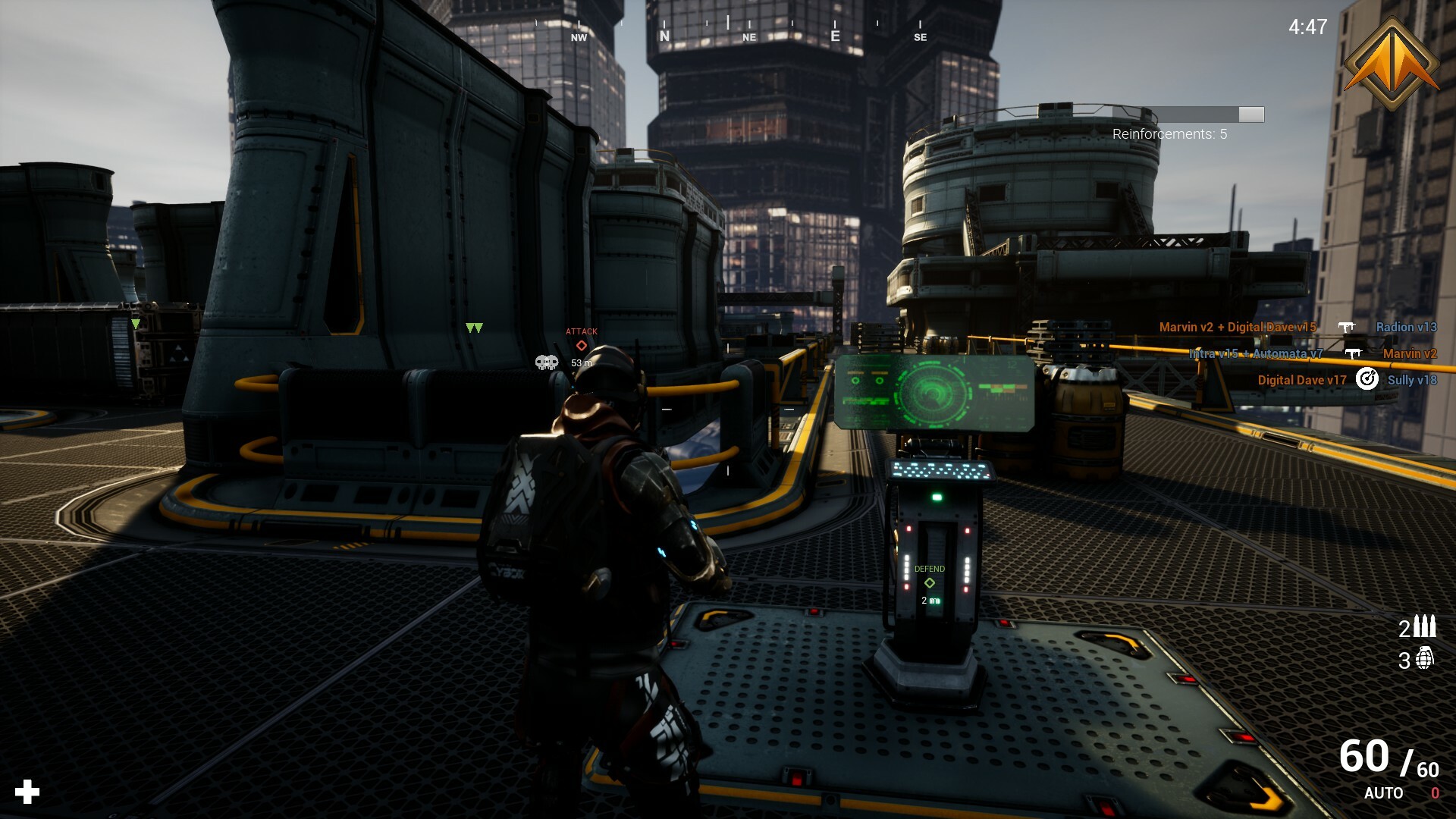This screenshot has width=1456, height=819.
Task: Select the SE heading on the compass bar
Action: pyautogui.click(x=921, y=36)
